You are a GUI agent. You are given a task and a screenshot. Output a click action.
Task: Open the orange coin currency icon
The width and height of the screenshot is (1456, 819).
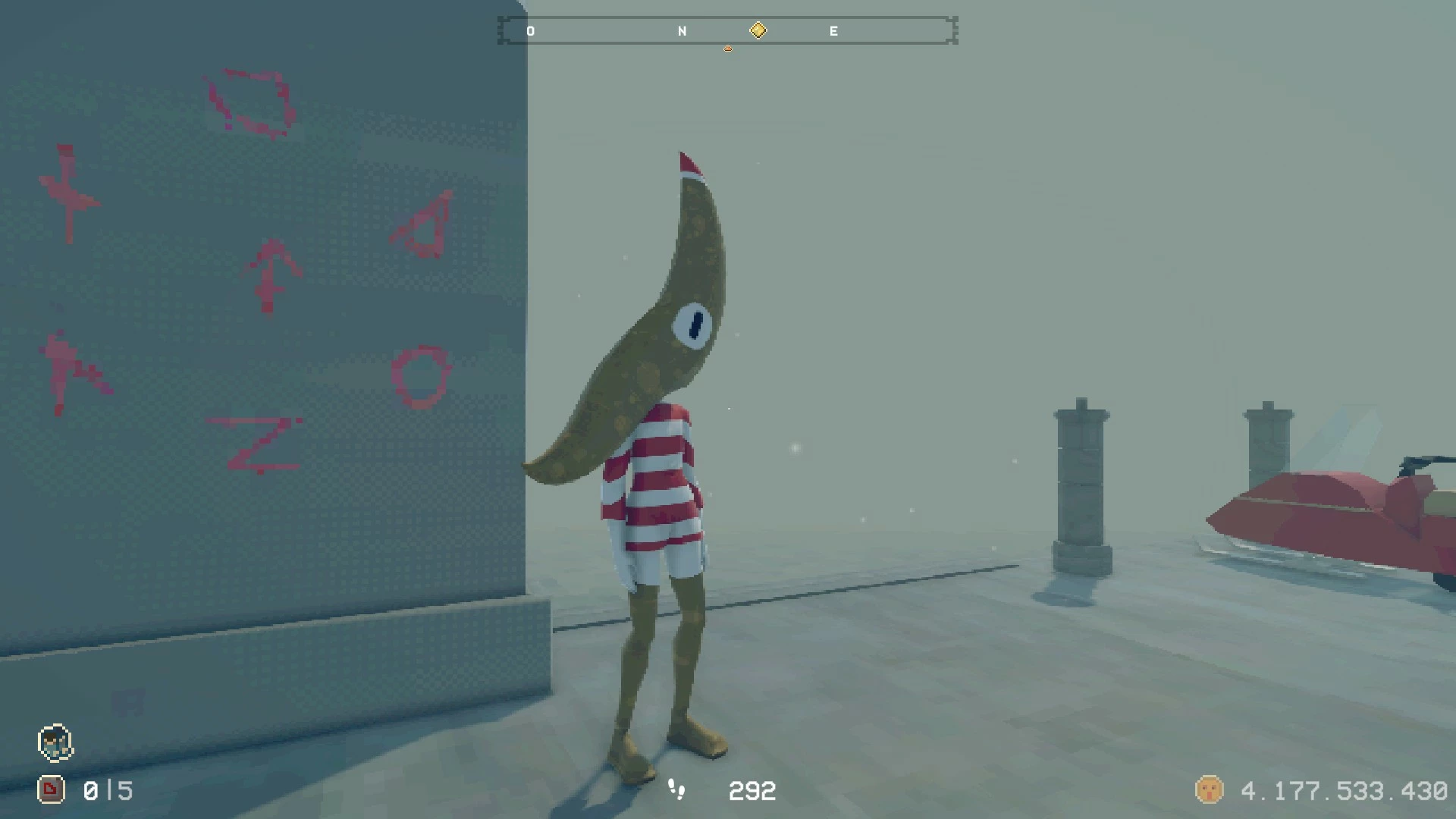tap(1209, 790)
